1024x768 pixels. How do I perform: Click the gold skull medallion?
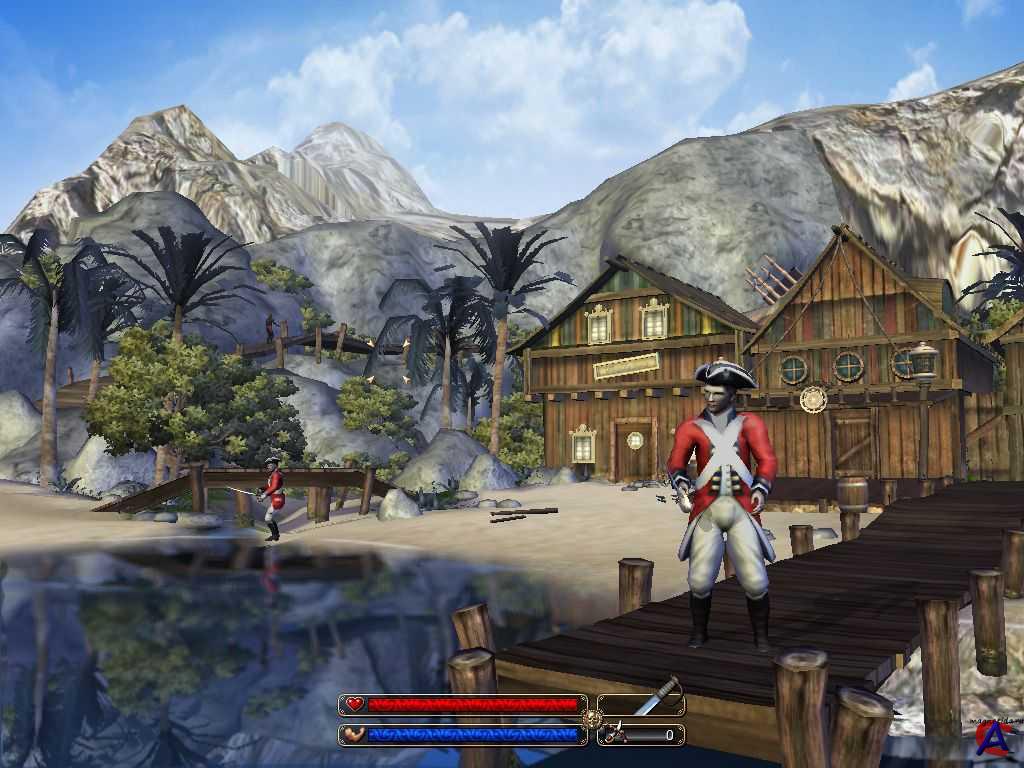592,719
